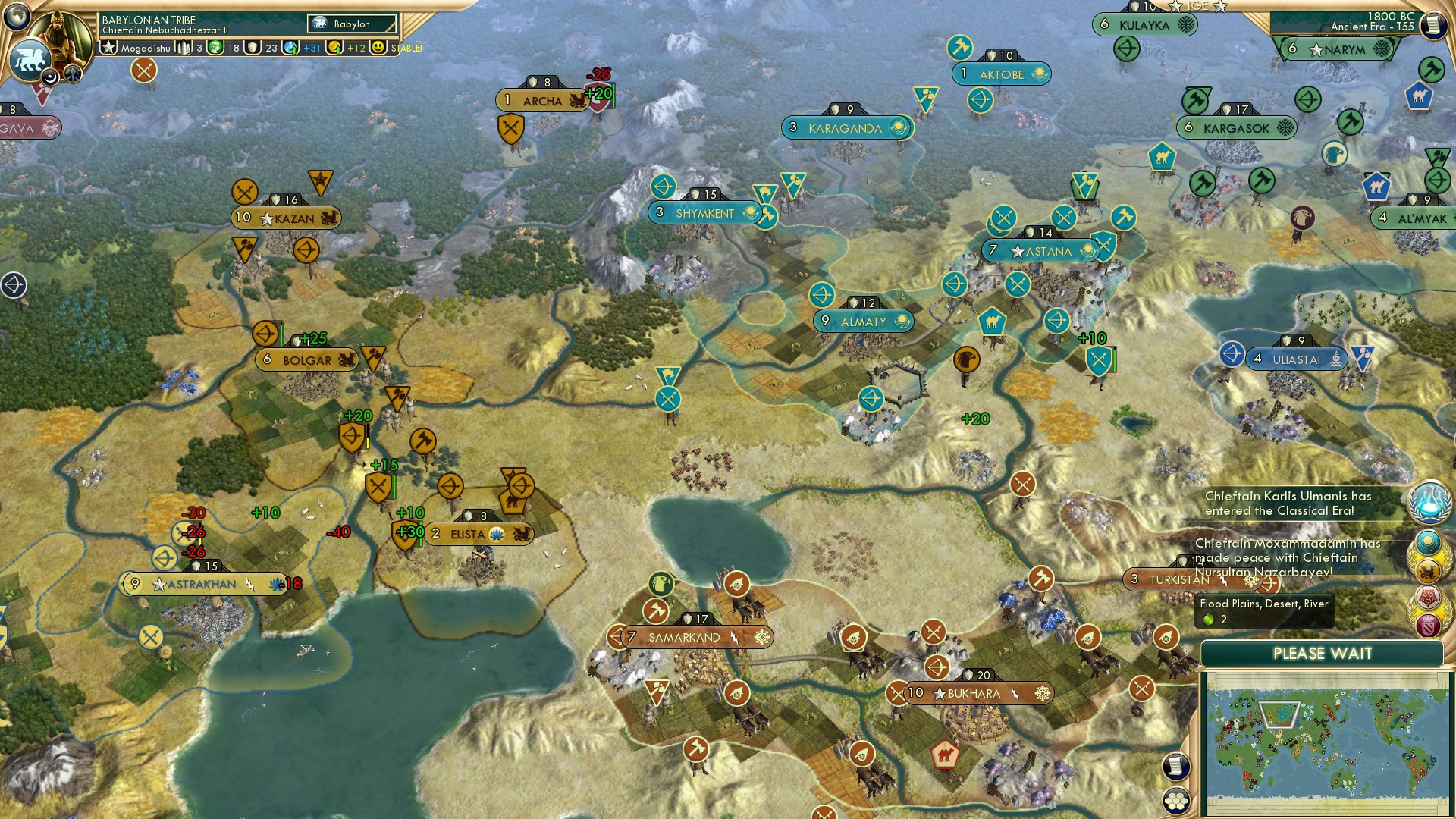
Task: Click the globe icon in the corner
Action: 17,15
